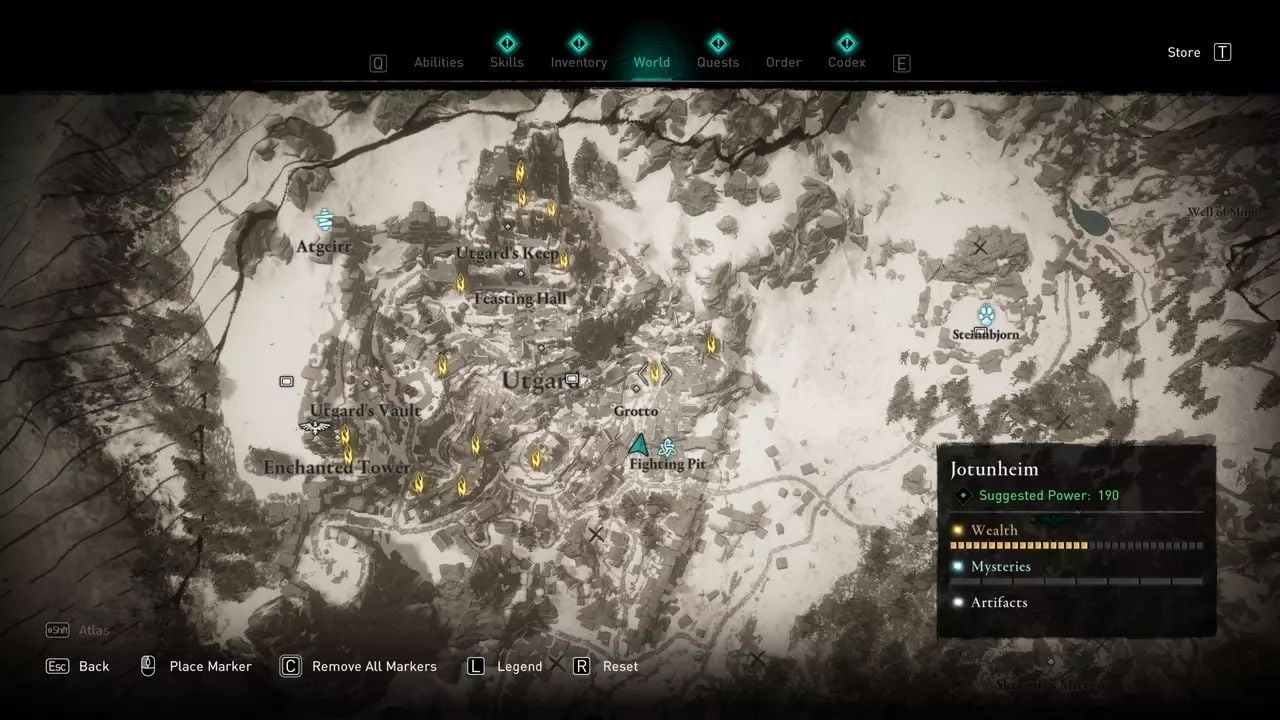This screenshot has width=1280, height=720.
Task: Select the World map tab
Action: (x=651, y=62)
